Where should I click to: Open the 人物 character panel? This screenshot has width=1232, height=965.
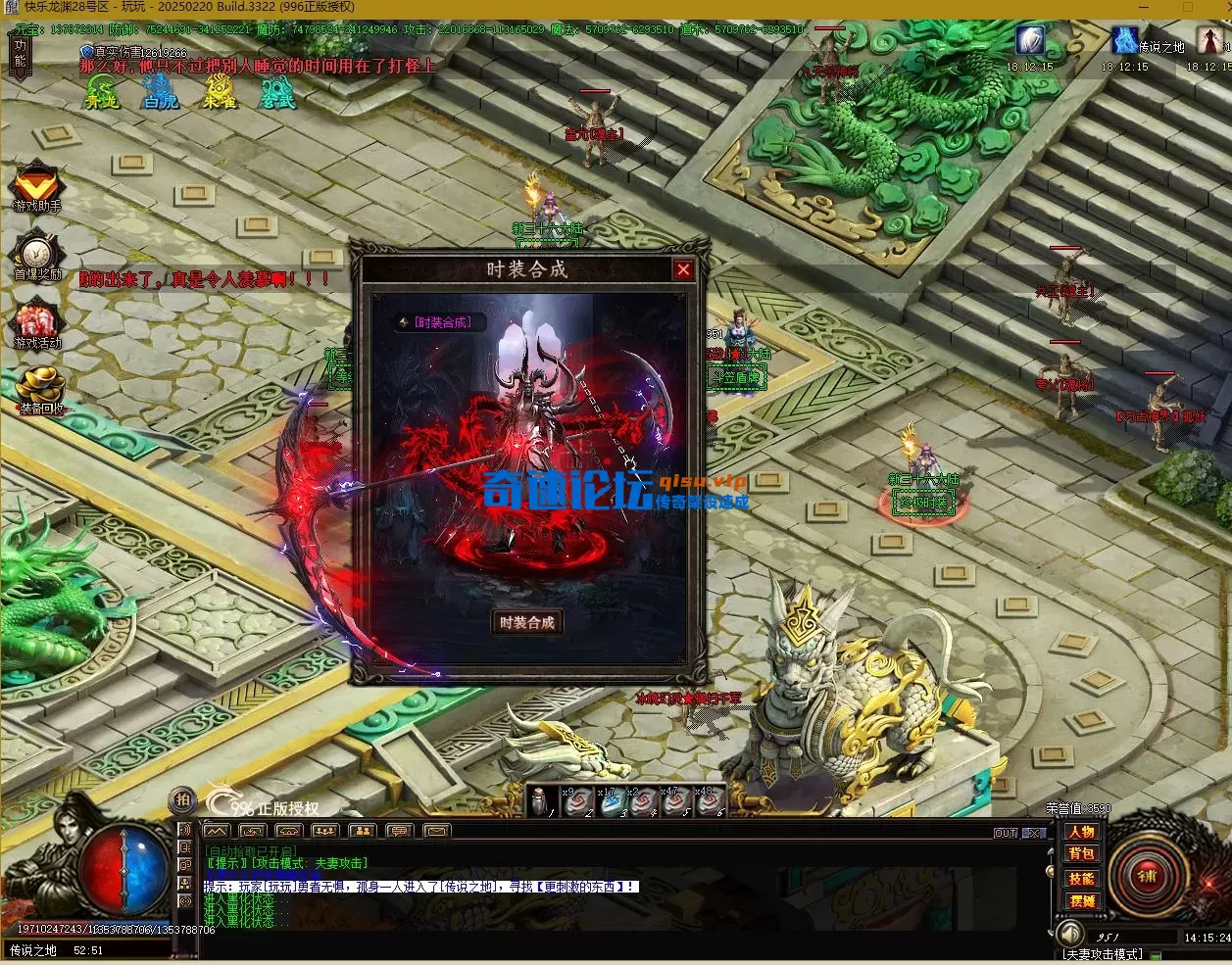[x=1082, y=832]
